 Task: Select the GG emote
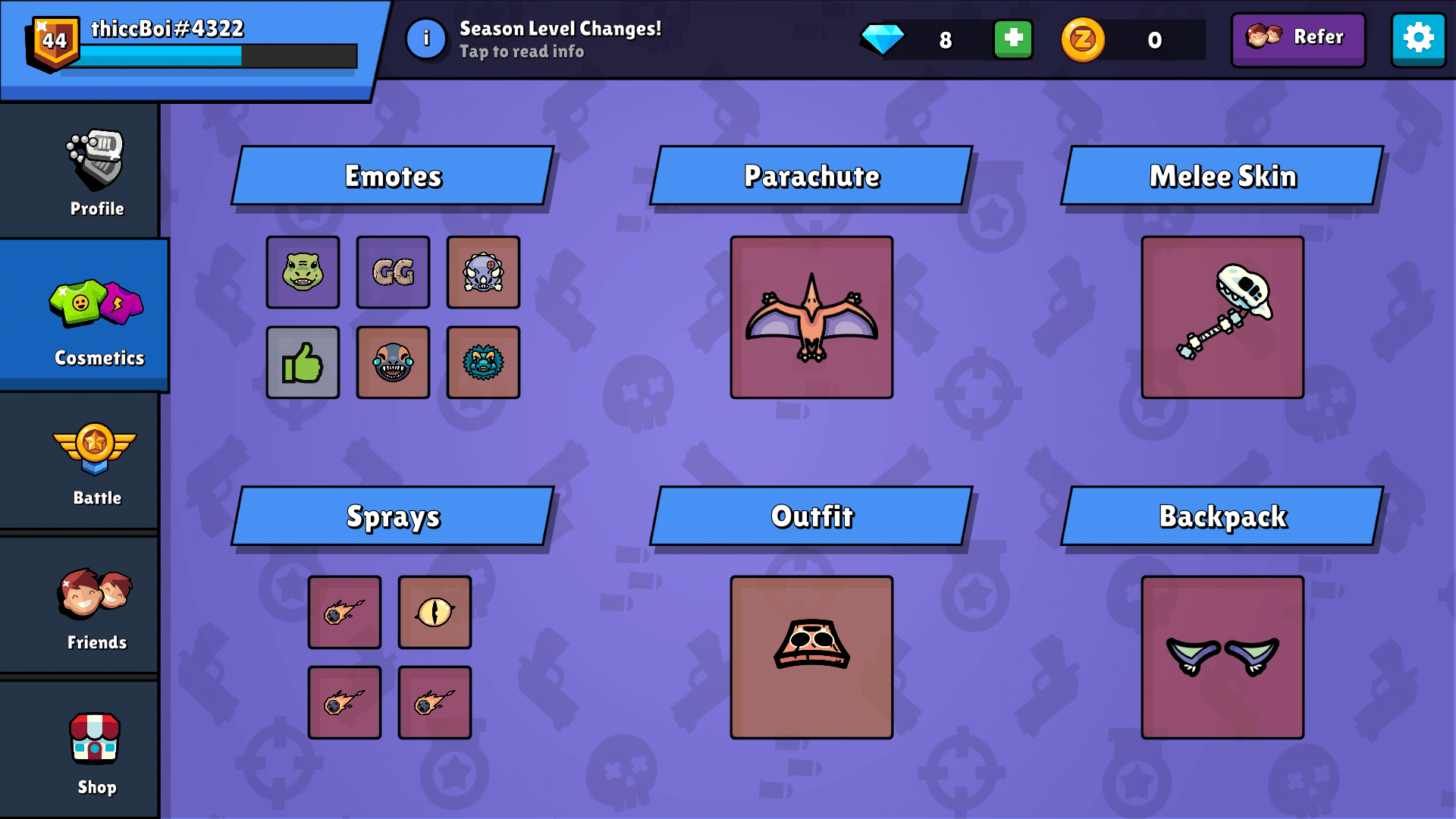pos(393,272)
